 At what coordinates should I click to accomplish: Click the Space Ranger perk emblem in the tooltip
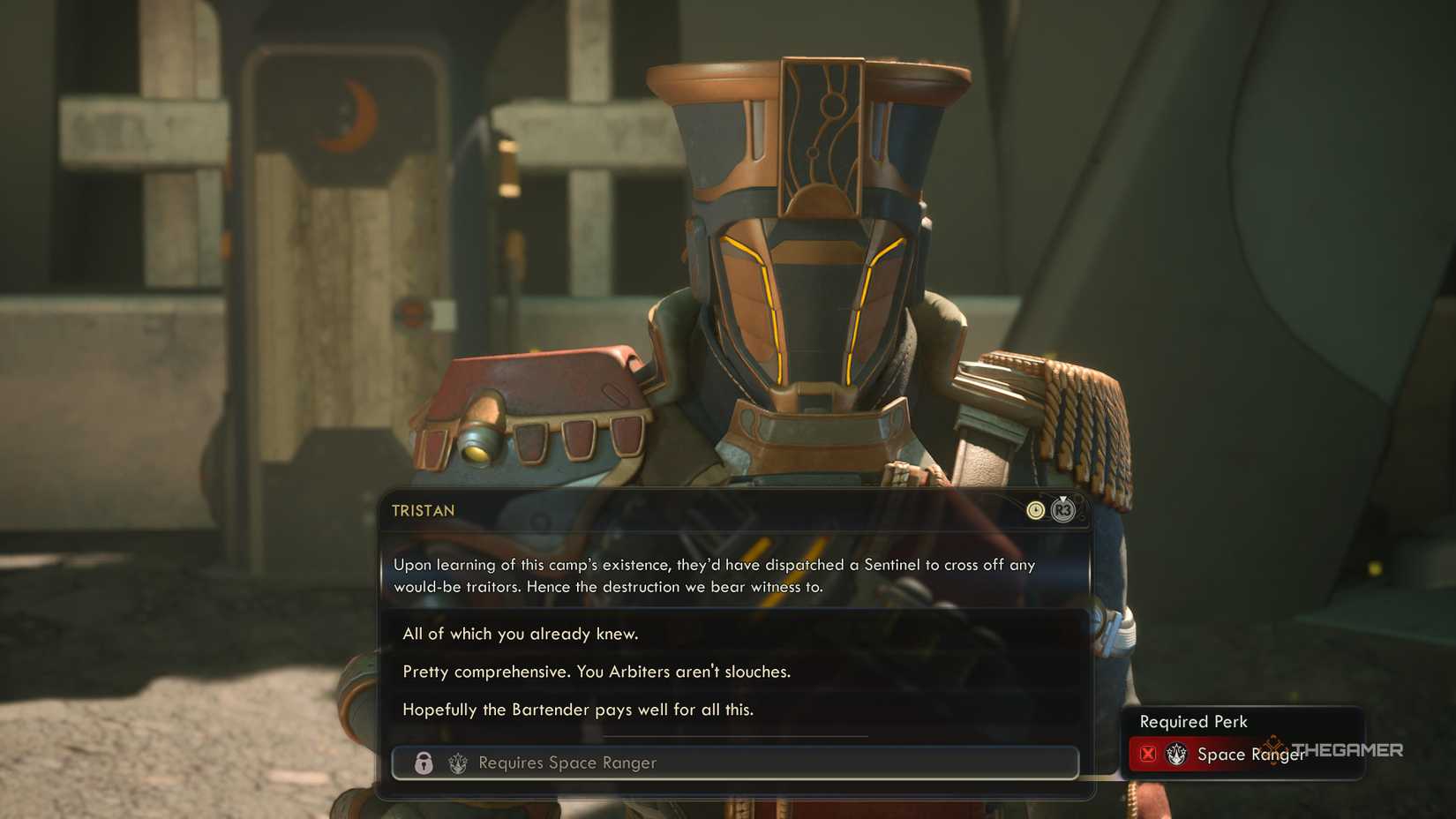(1176, 755)
